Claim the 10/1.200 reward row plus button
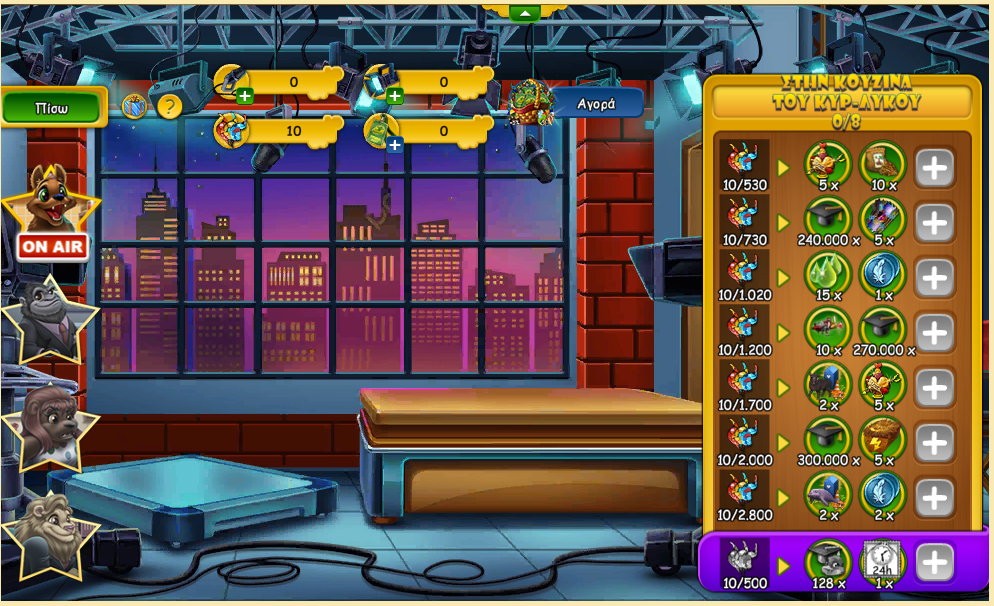The width and height of the screenshot is (994, 606). tap(934, 333)
